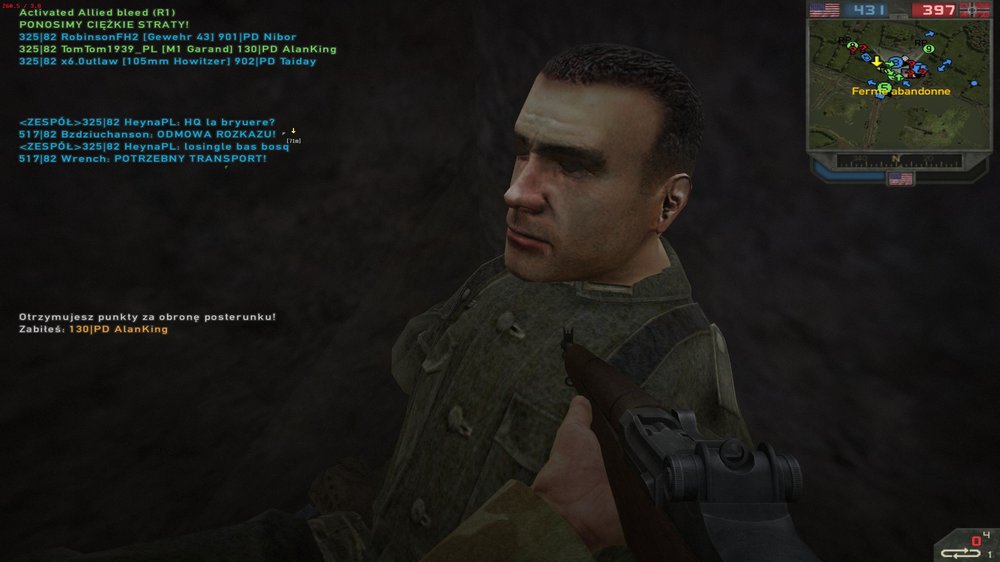The width and height of the screenshot is (1000, 562).
Task: Click the small US flag below the compass
Action: tap(900, 178)
